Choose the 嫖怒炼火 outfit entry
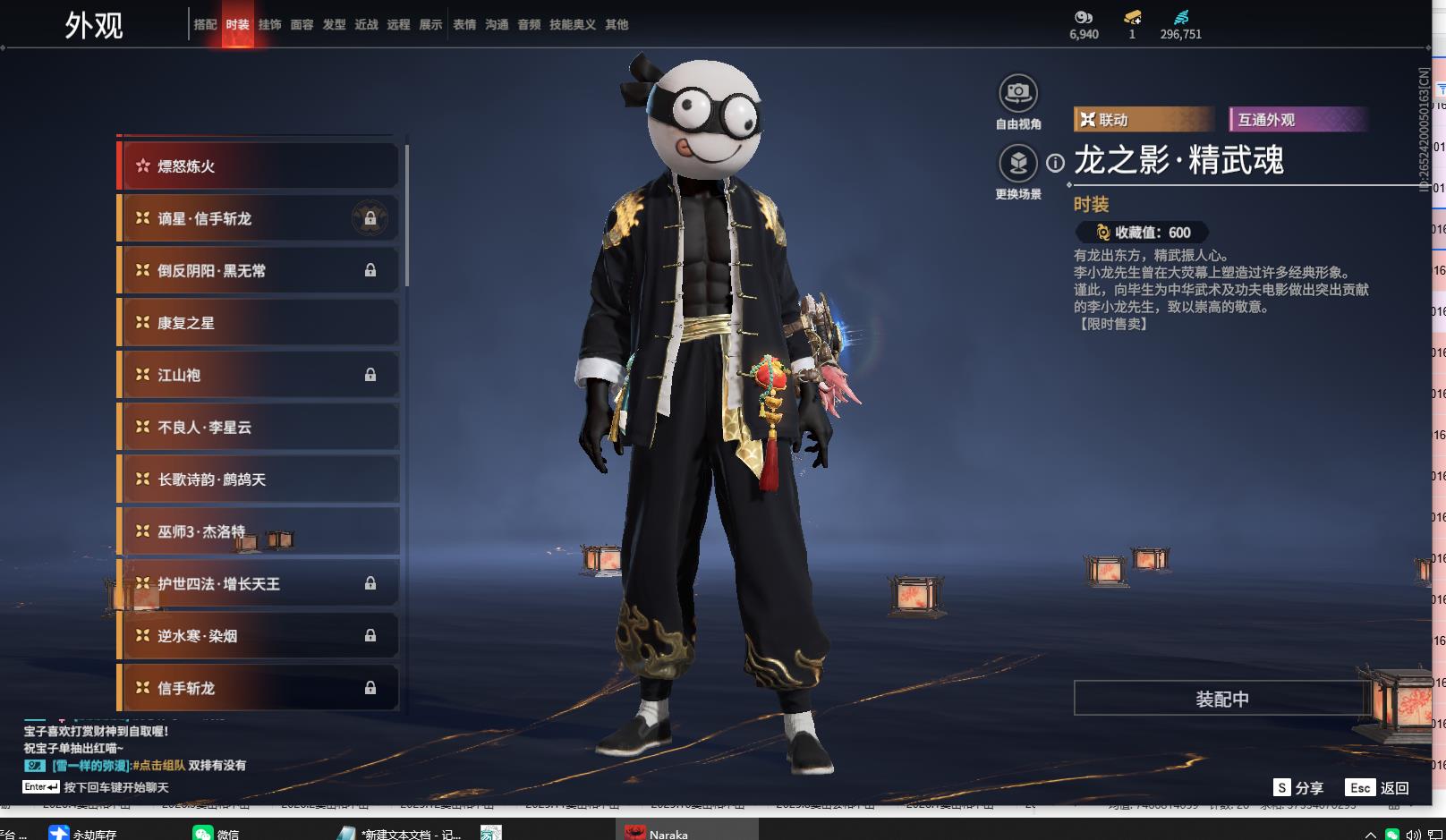Screen dimensions: 1446x840 [x=258, y=166]
